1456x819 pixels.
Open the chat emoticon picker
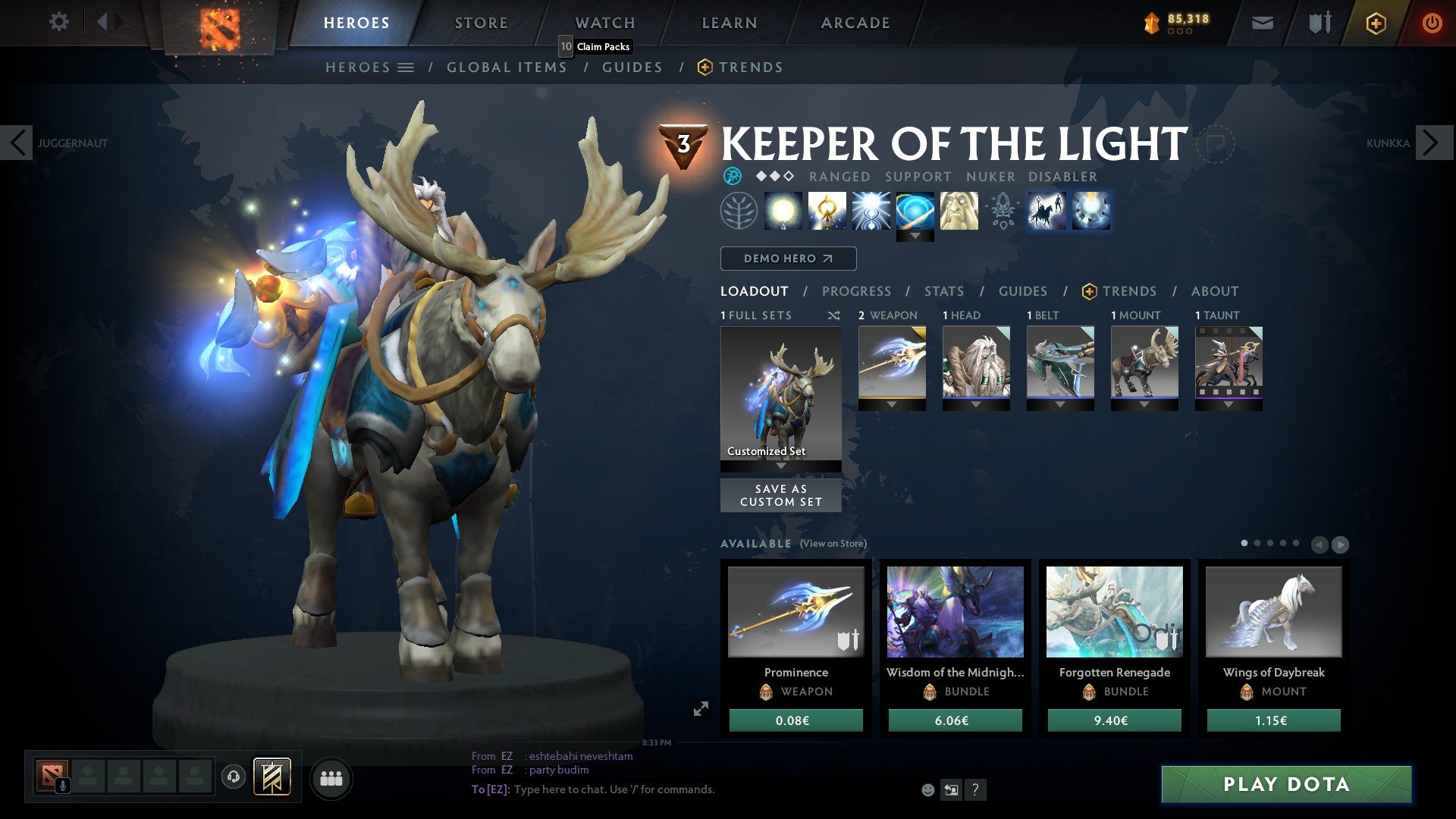coord(926,790)
